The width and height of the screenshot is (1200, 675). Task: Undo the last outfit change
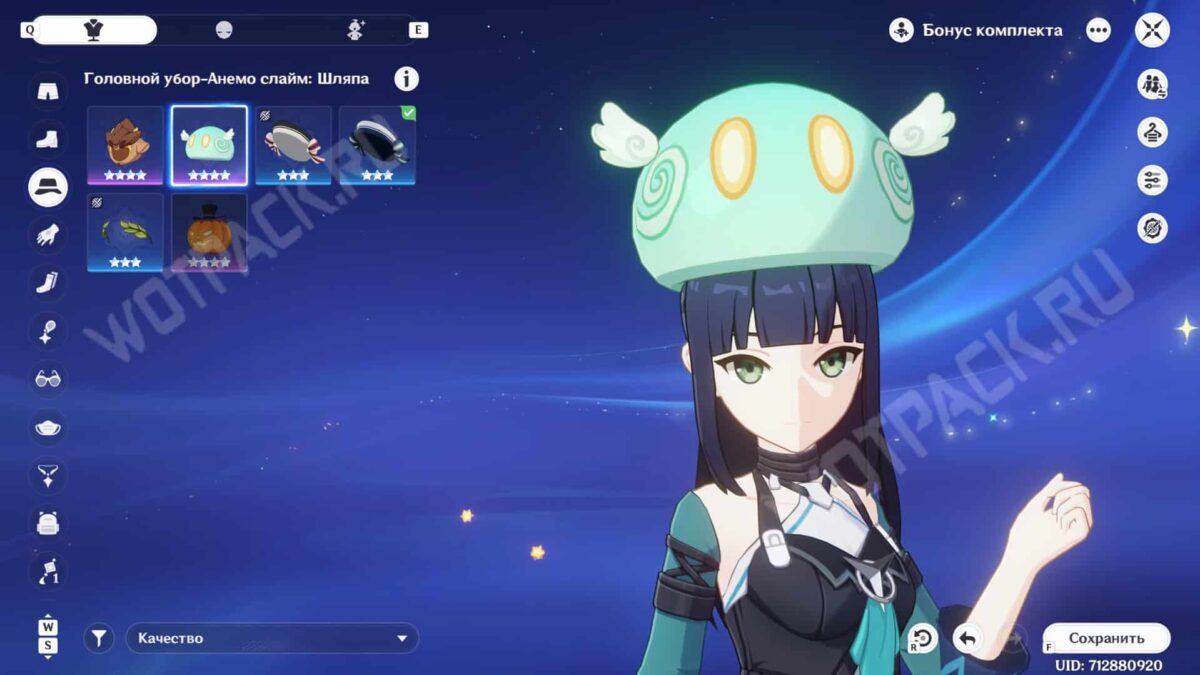967,638
